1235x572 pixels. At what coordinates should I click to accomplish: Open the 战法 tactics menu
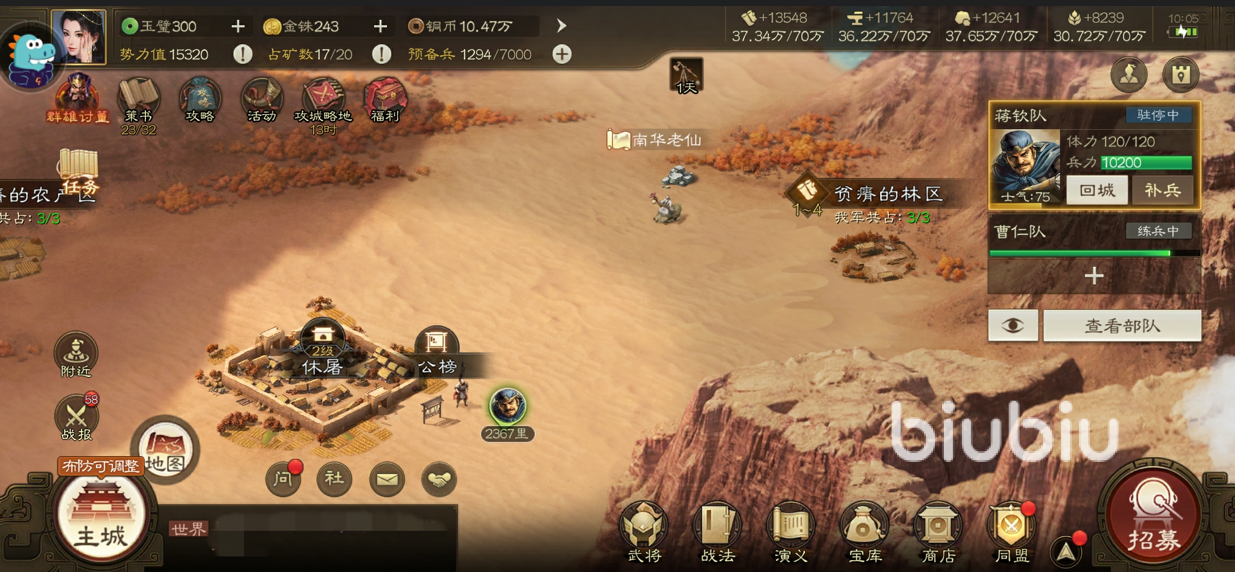click(717, 531)
